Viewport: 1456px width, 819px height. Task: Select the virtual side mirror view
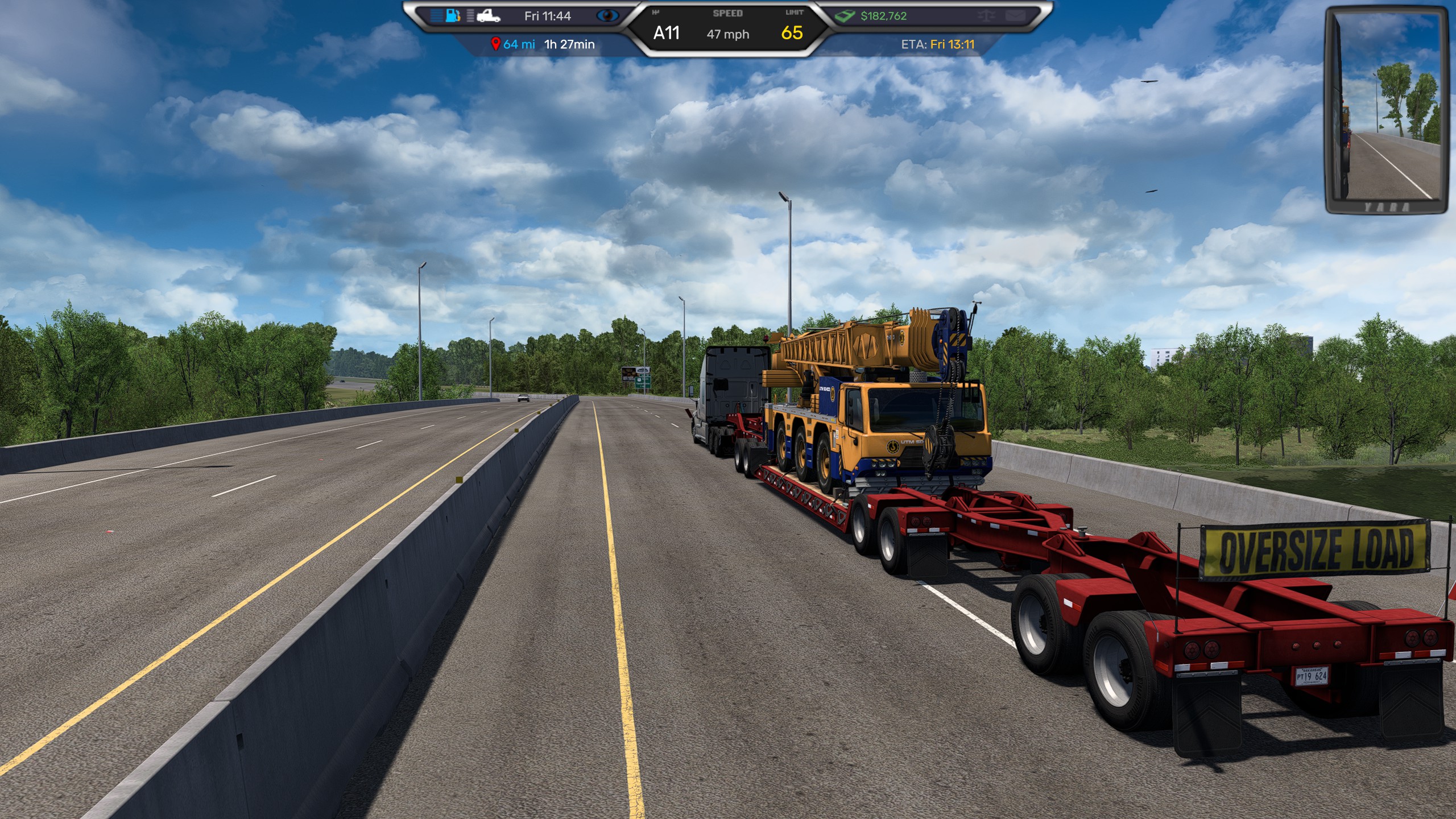click(x=1385, y=111)
